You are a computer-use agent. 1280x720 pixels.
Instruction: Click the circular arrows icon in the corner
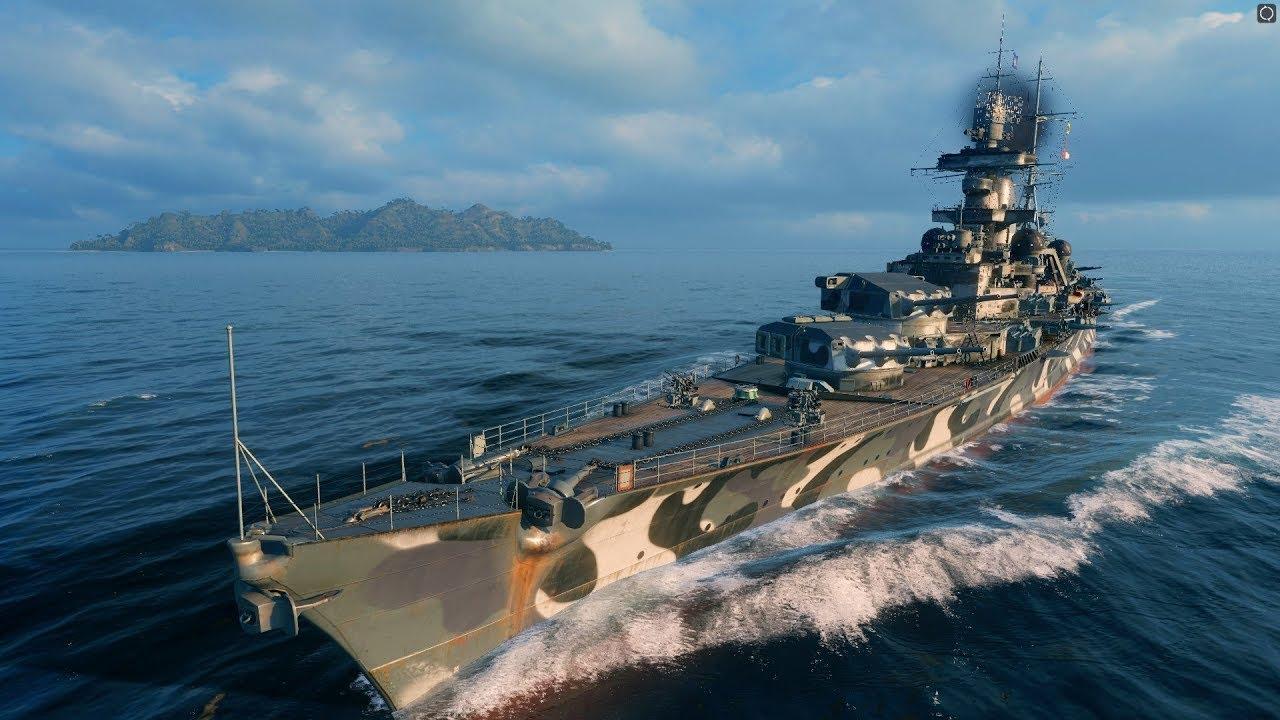tap(1266, 13)
